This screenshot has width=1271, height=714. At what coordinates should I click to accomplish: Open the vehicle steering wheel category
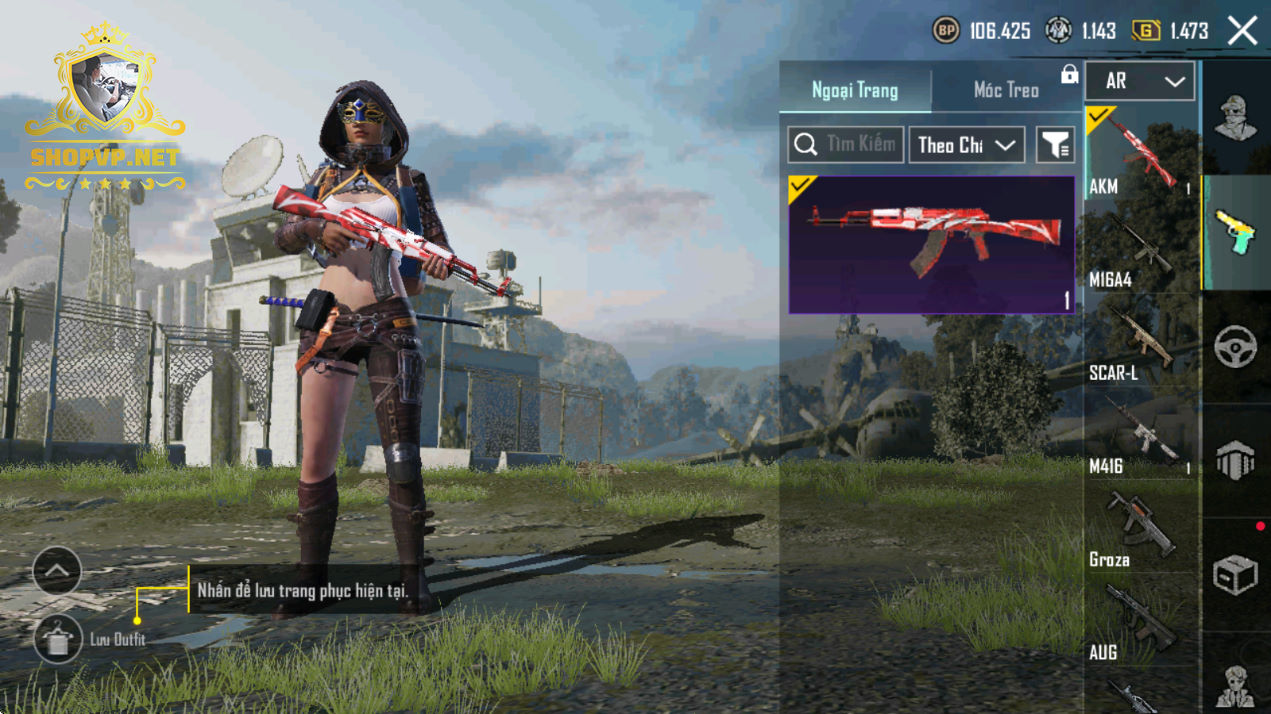pos(1236,347)
